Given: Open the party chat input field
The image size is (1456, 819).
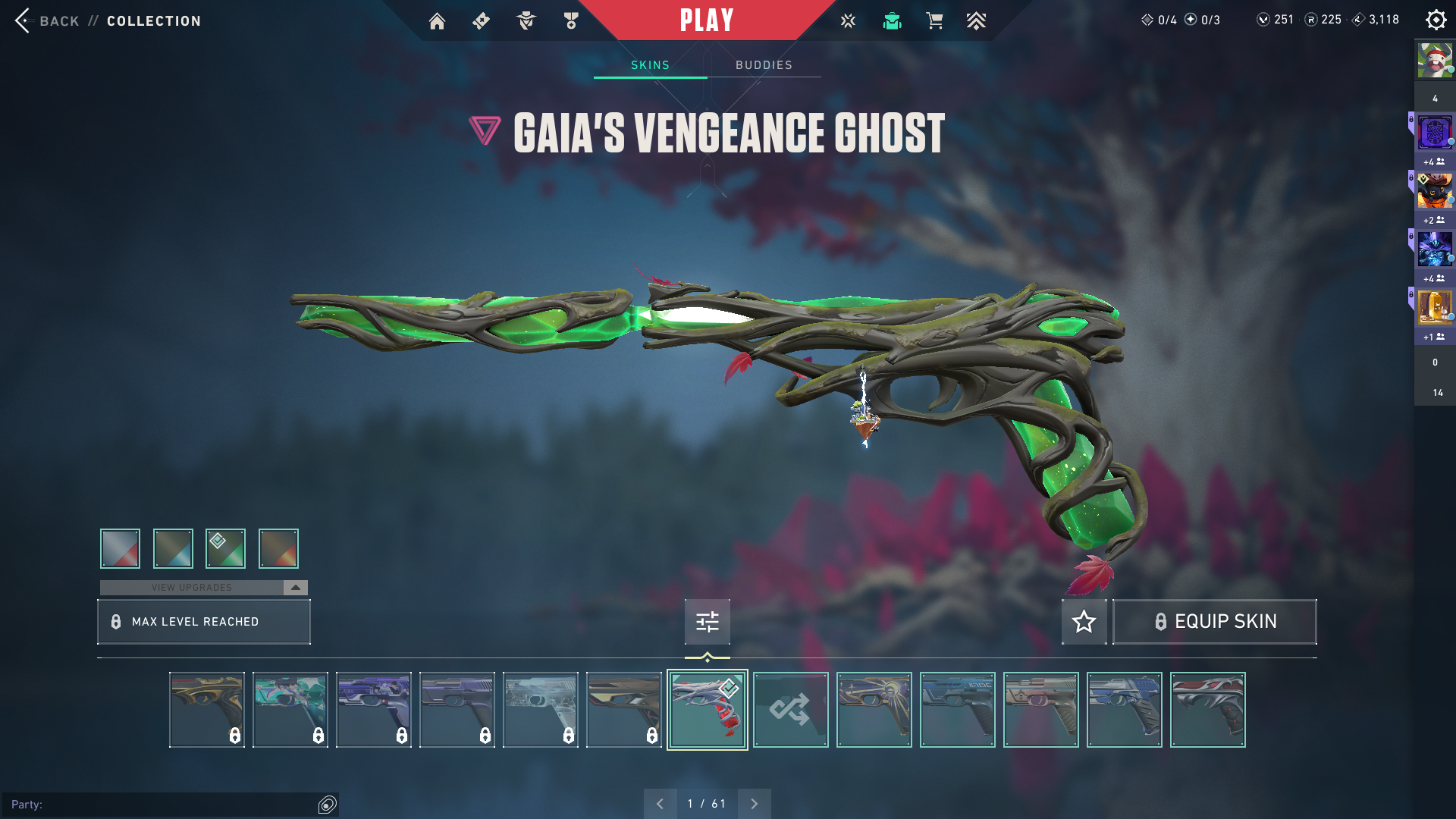Looking at the screenshot, I should click(x=163, y=805).
